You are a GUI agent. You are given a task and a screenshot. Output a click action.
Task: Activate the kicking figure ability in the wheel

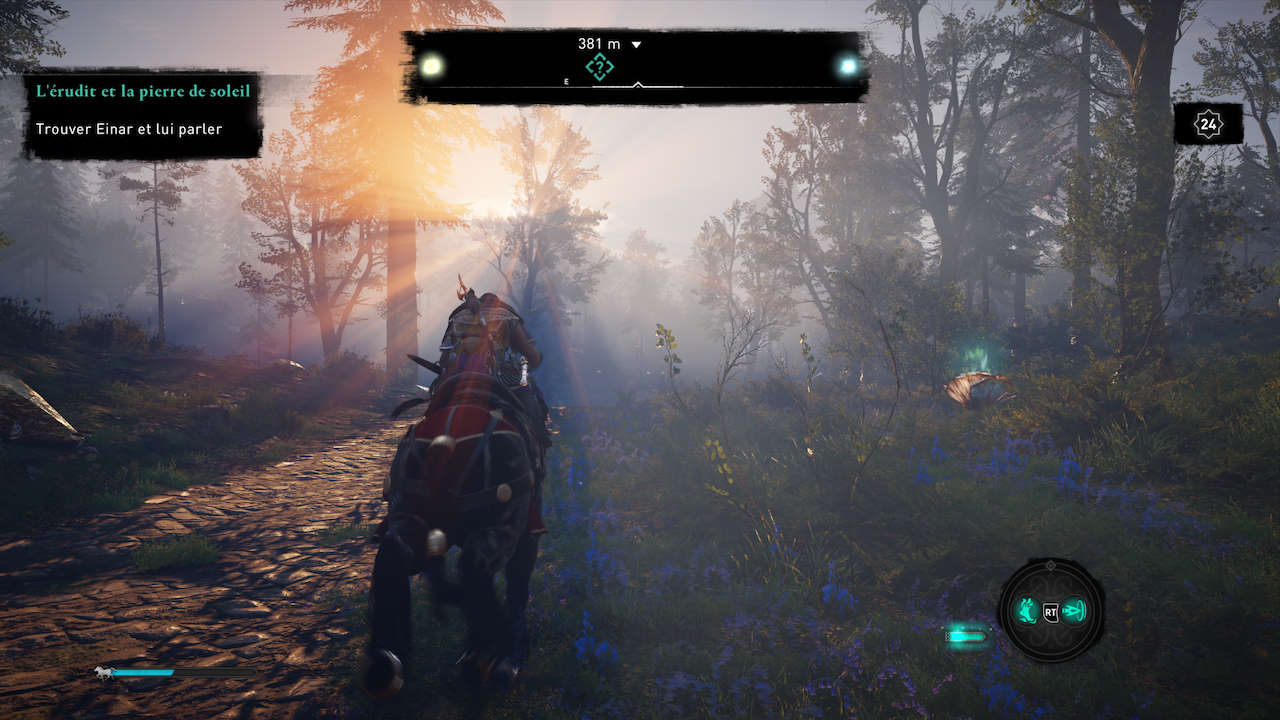[1027, 610]
